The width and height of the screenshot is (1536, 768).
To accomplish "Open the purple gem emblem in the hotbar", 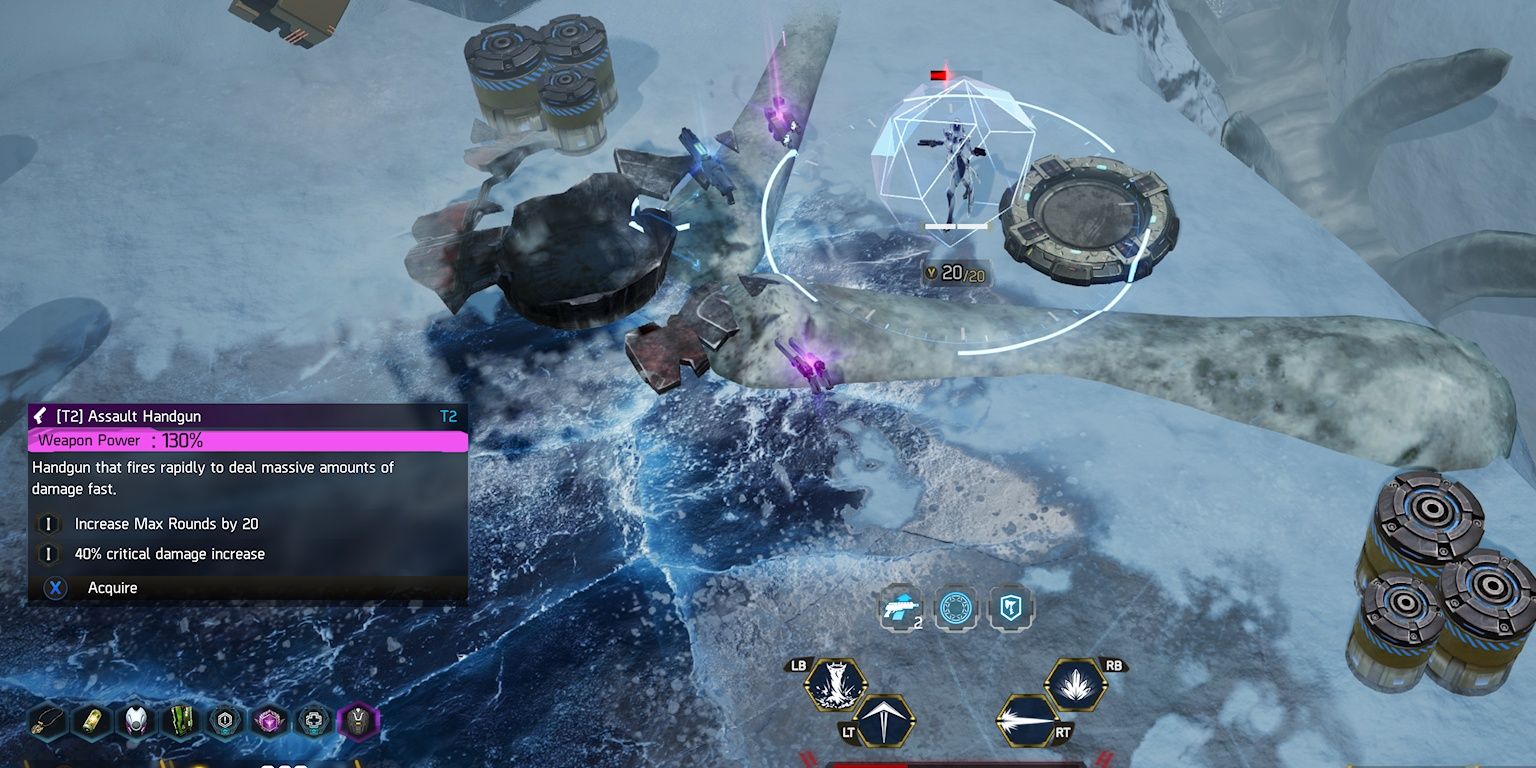I will point(269,722).
